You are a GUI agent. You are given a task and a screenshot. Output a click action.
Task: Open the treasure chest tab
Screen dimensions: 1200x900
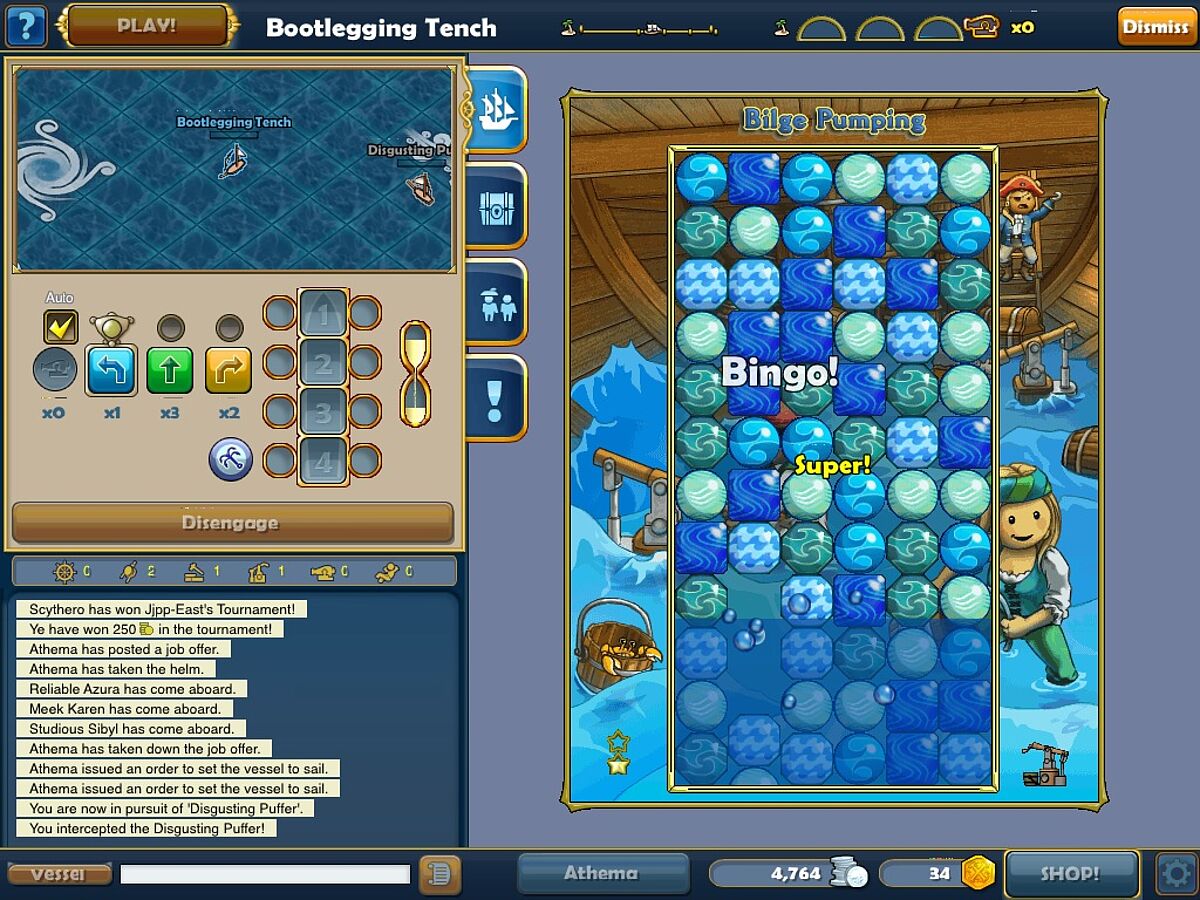click(x=496, y=207)
